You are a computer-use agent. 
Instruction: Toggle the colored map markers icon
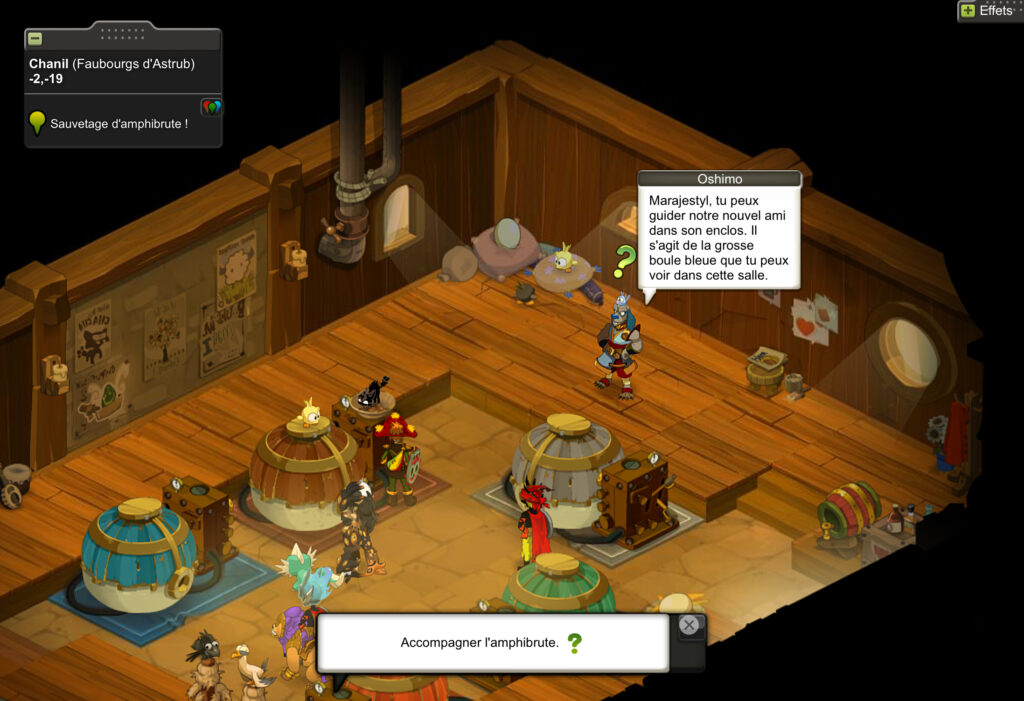[210, 107]
